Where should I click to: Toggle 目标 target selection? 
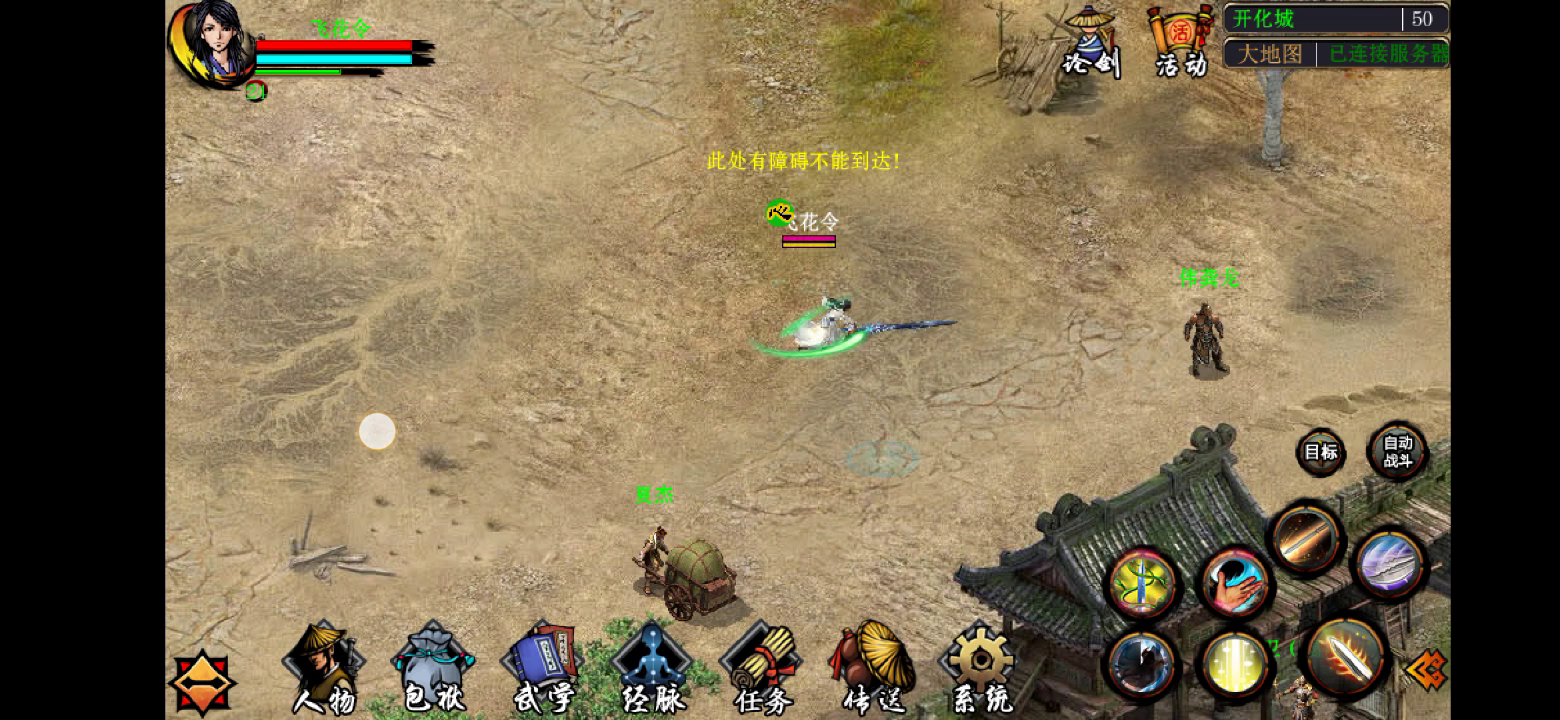(1320, 452)
